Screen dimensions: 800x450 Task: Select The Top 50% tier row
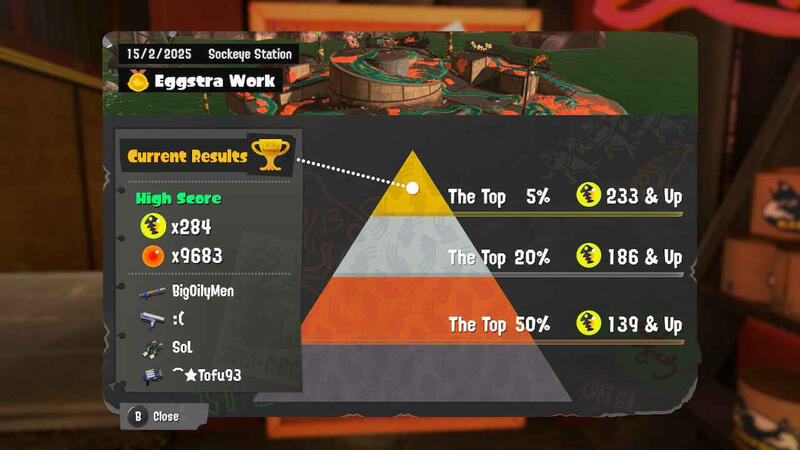pos(564,325)
